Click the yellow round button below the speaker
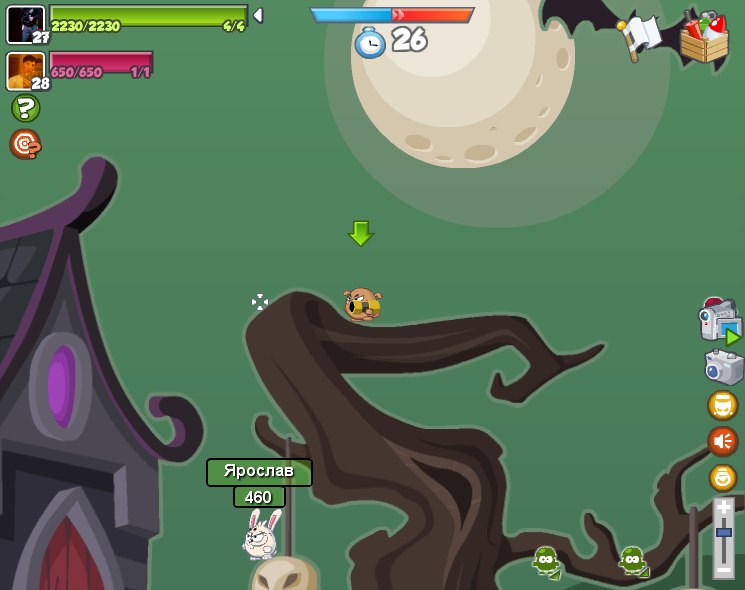The image size is (745, 590). click(x=722, y=477)
